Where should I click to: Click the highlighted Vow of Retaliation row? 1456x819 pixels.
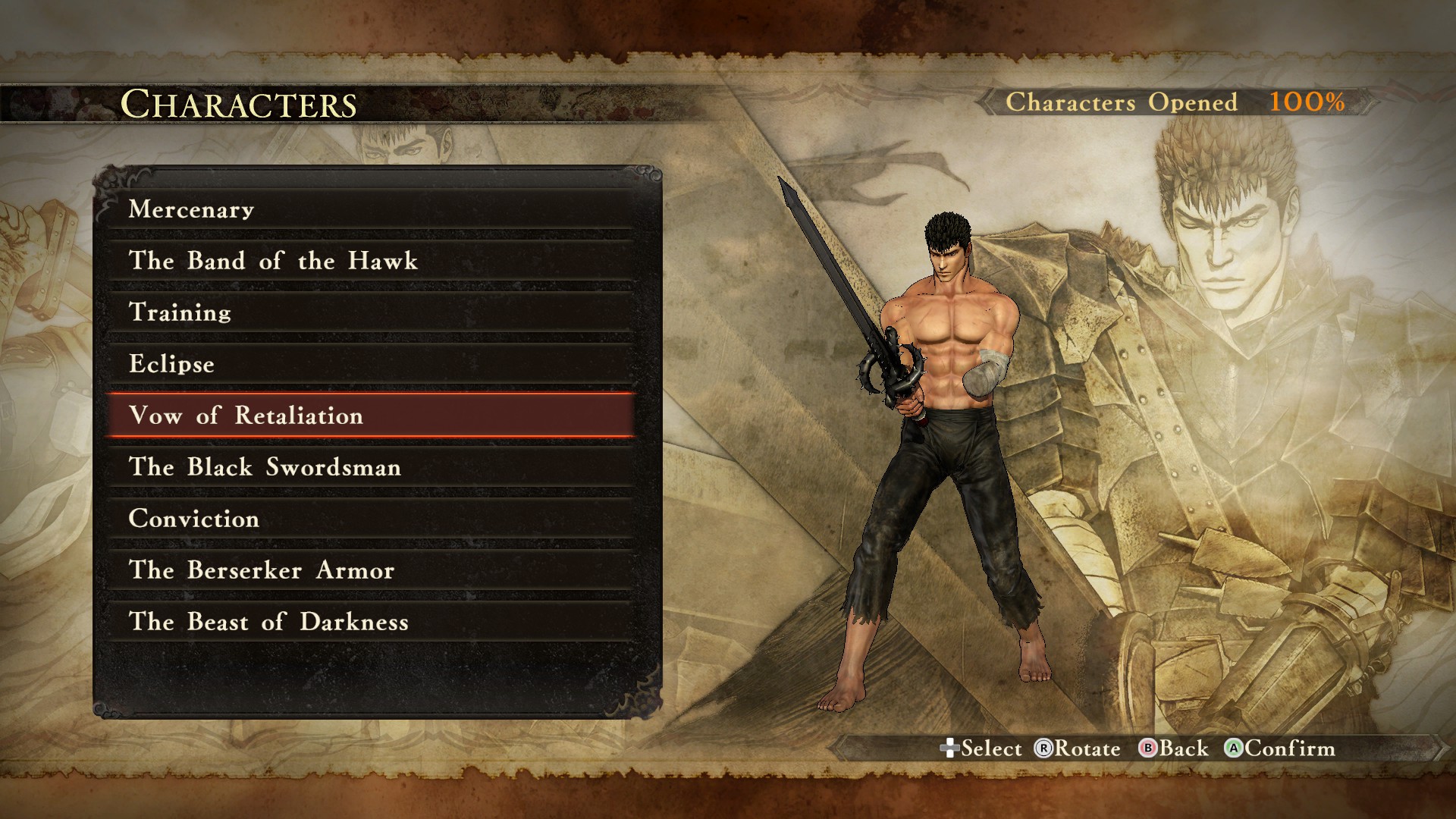370,416
